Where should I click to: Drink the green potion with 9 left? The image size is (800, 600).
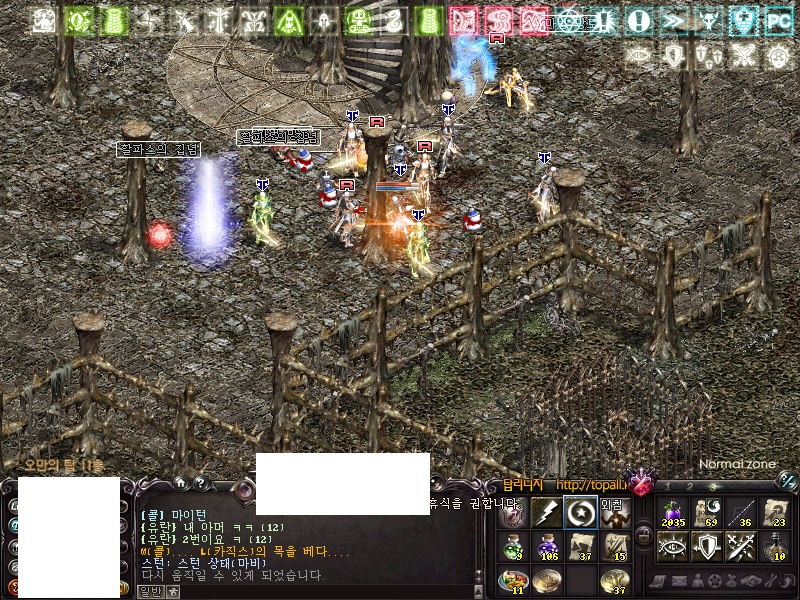point(512,546)
